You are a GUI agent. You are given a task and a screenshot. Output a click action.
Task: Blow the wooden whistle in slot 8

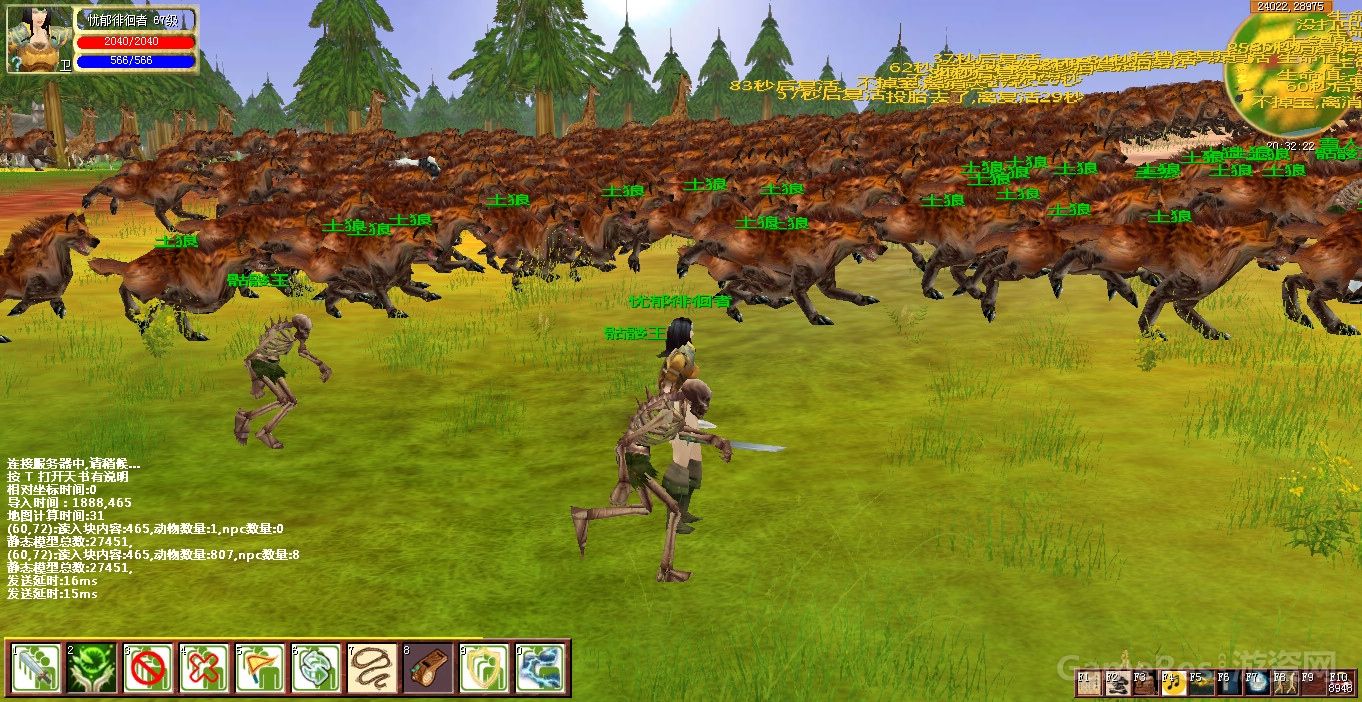click(428, 667)
